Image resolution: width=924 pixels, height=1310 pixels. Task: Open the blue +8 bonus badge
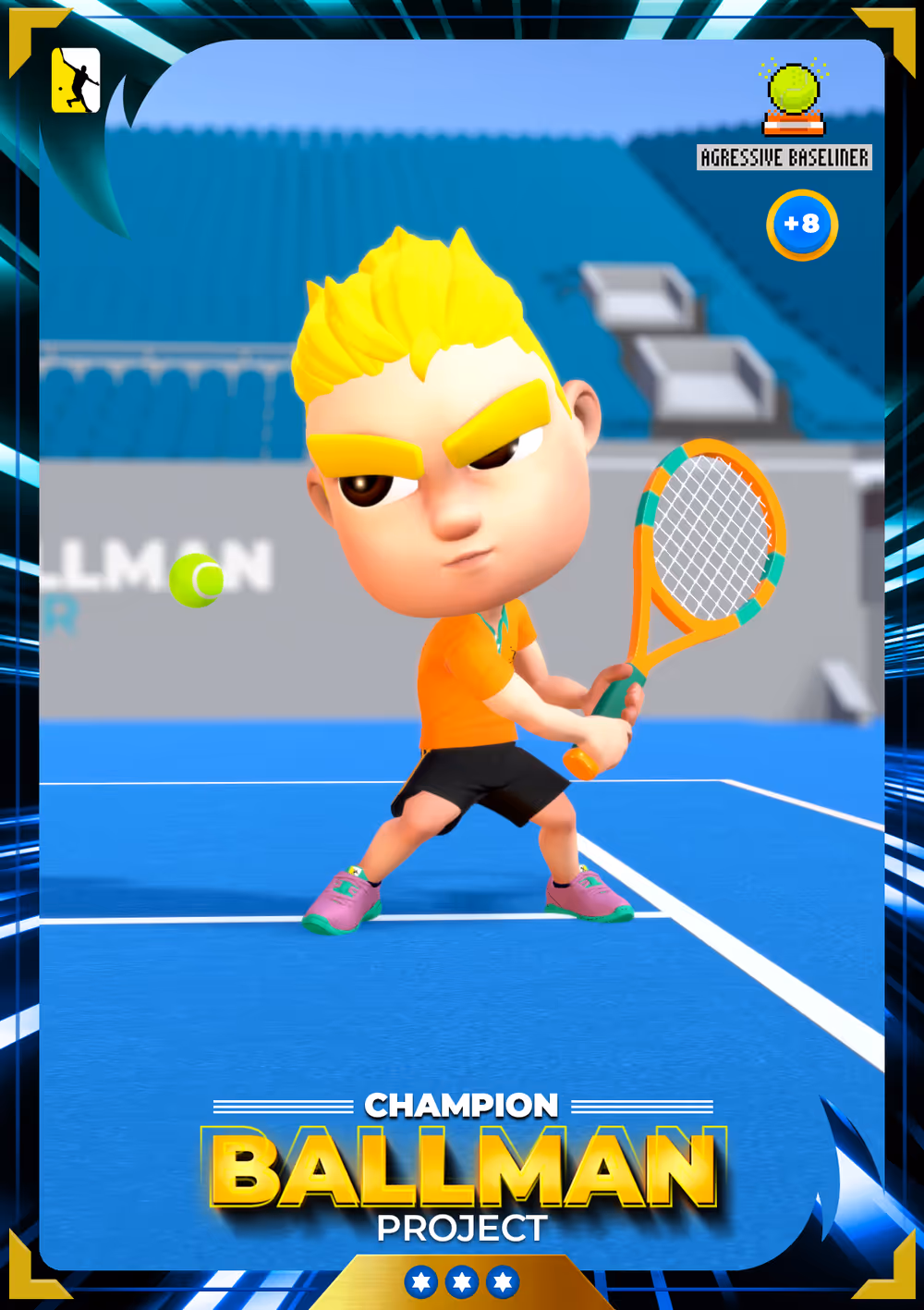801,225
